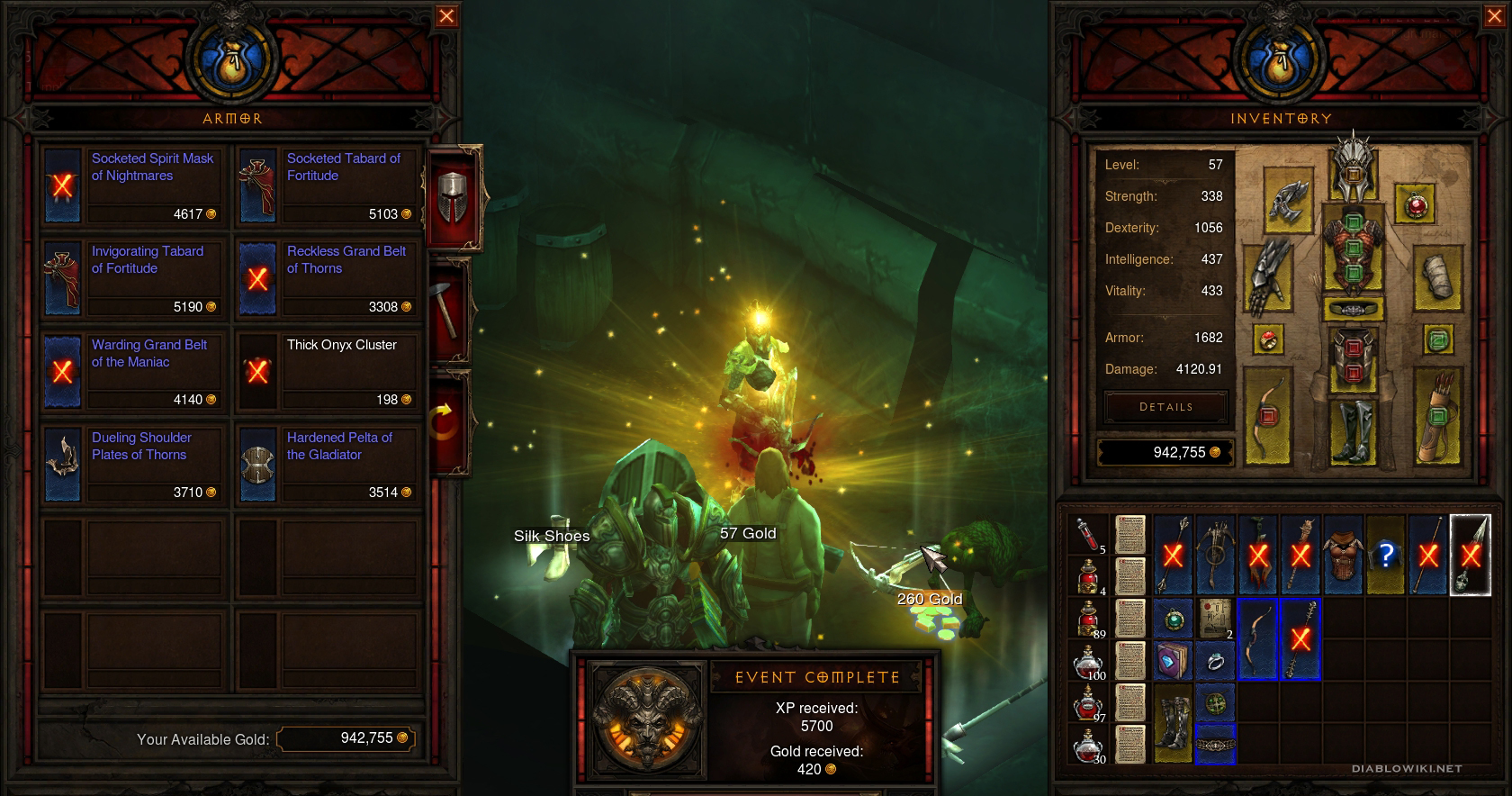Switch to the helmet armor tab
1512x796 pixels.
point(454,196)
